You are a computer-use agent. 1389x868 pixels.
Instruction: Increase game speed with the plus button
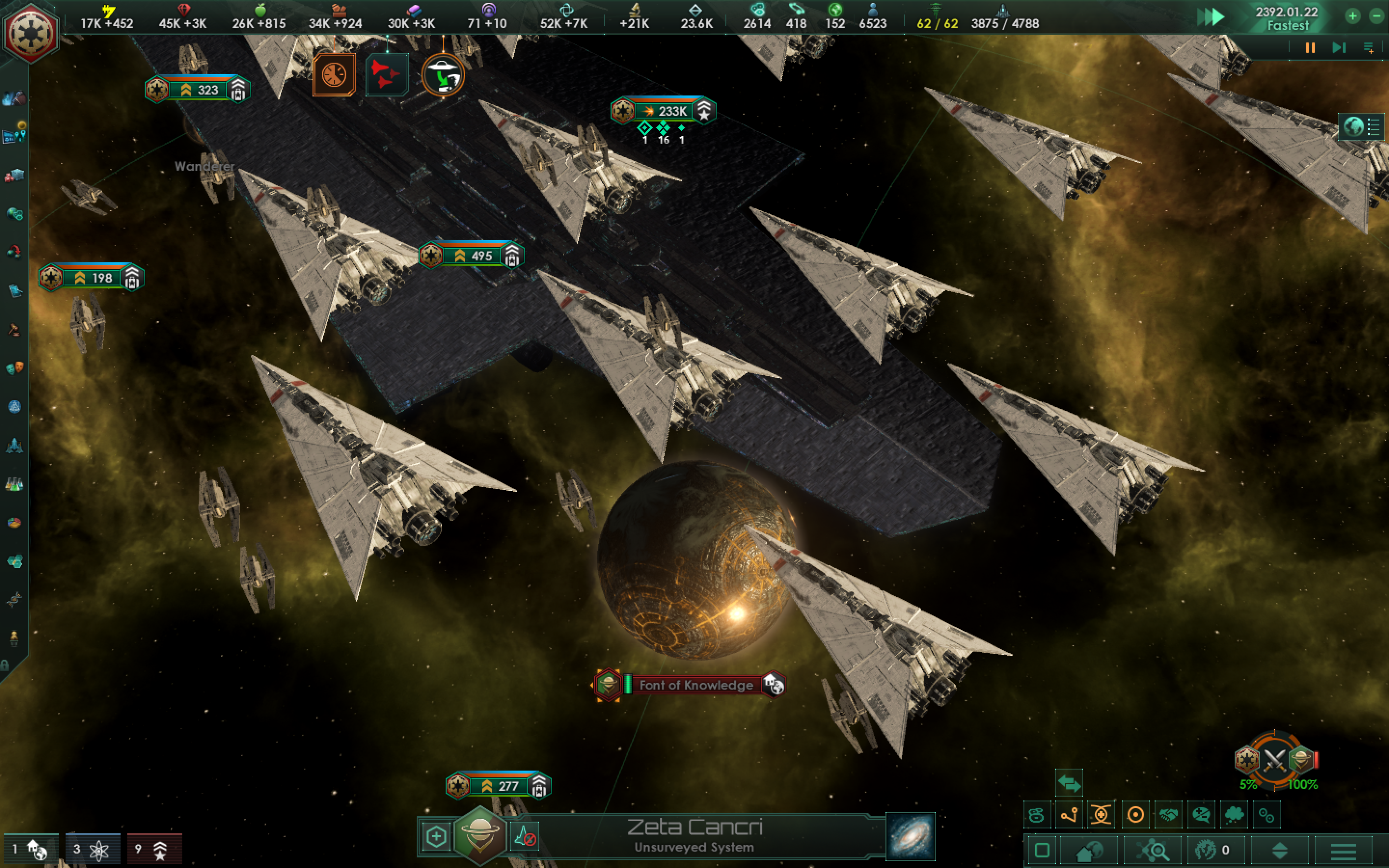coord(1353,16)
